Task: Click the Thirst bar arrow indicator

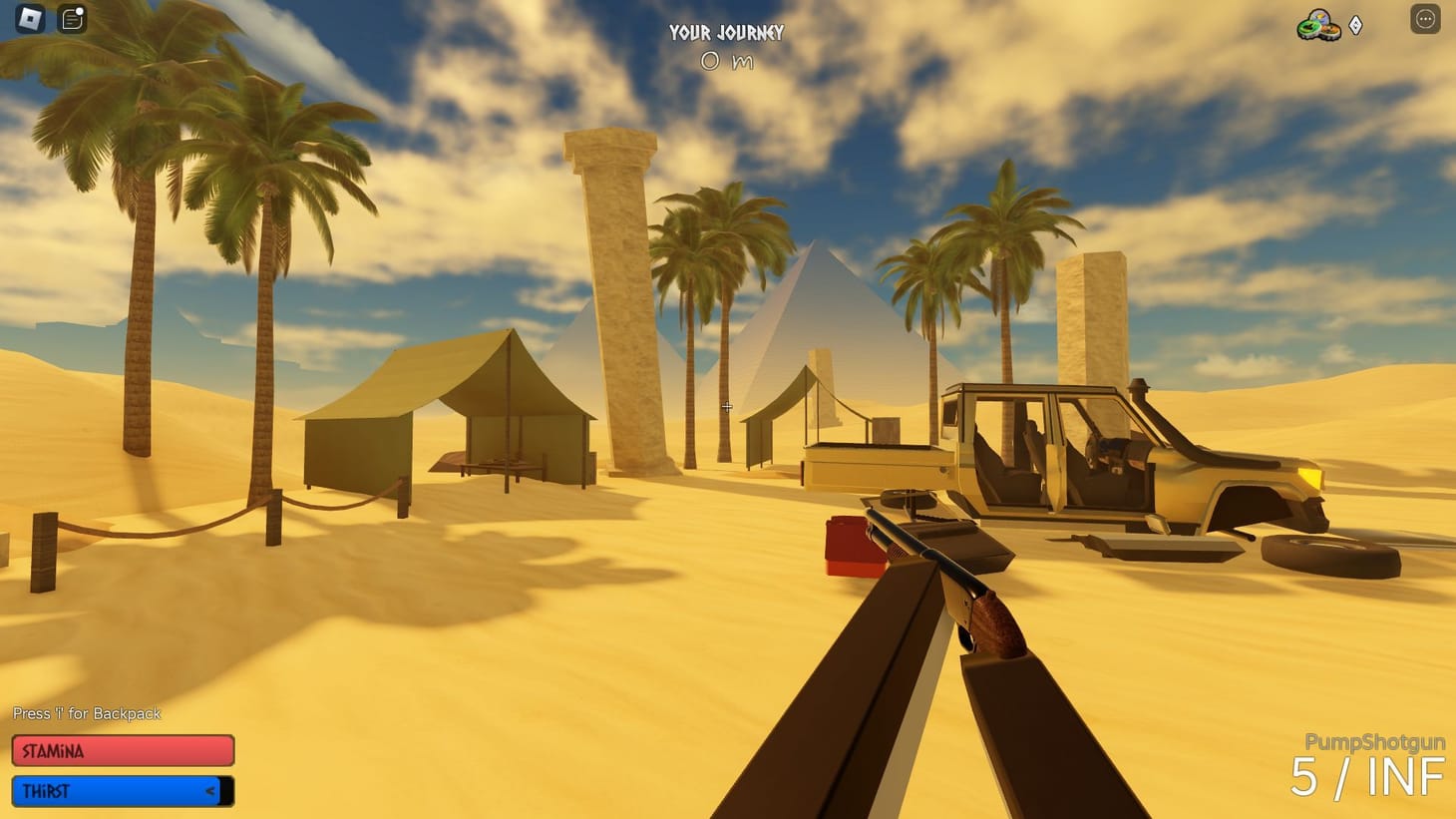Action: point(209,790)
